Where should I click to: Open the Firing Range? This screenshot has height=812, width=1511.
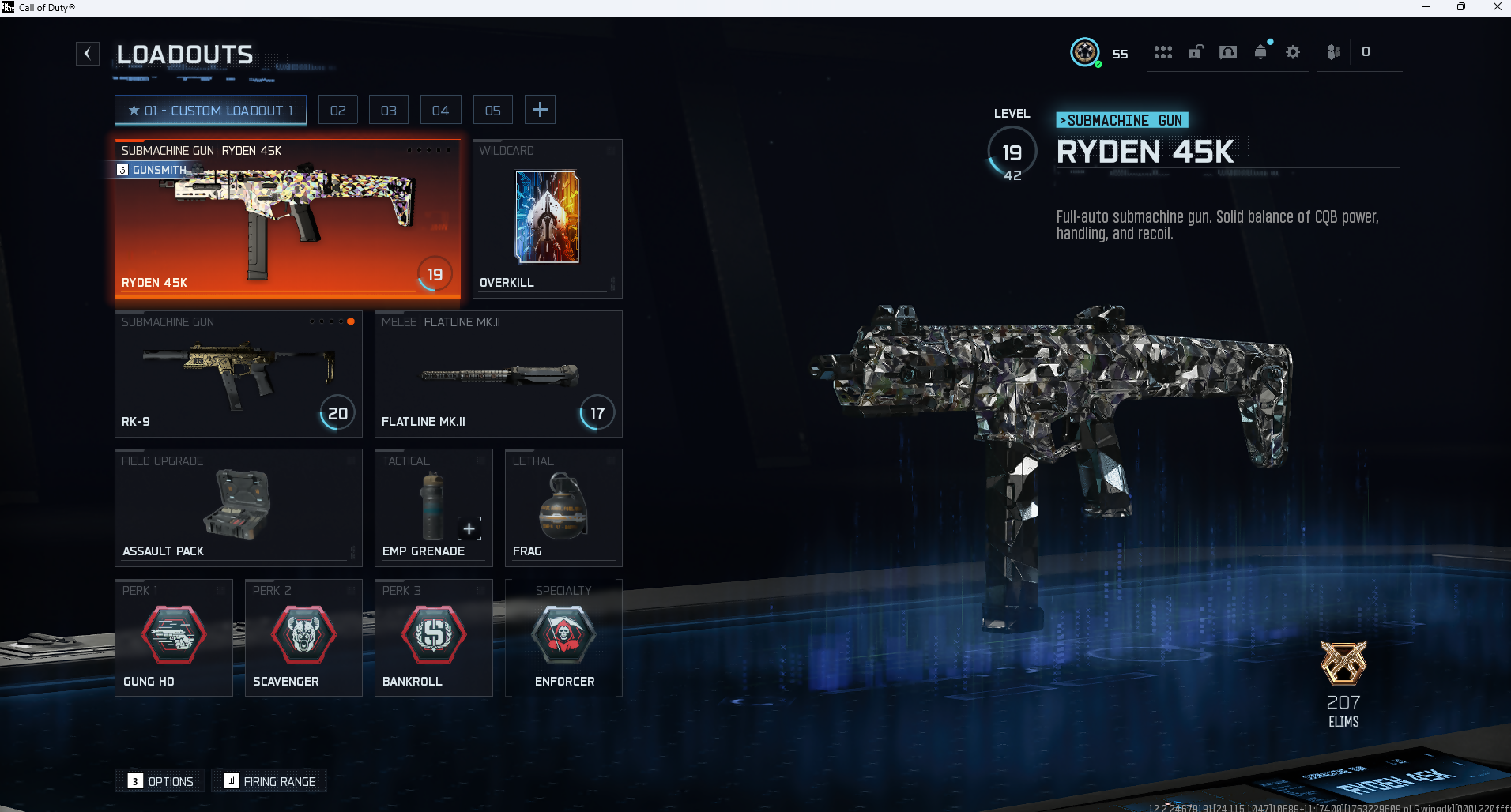point(269,781)
